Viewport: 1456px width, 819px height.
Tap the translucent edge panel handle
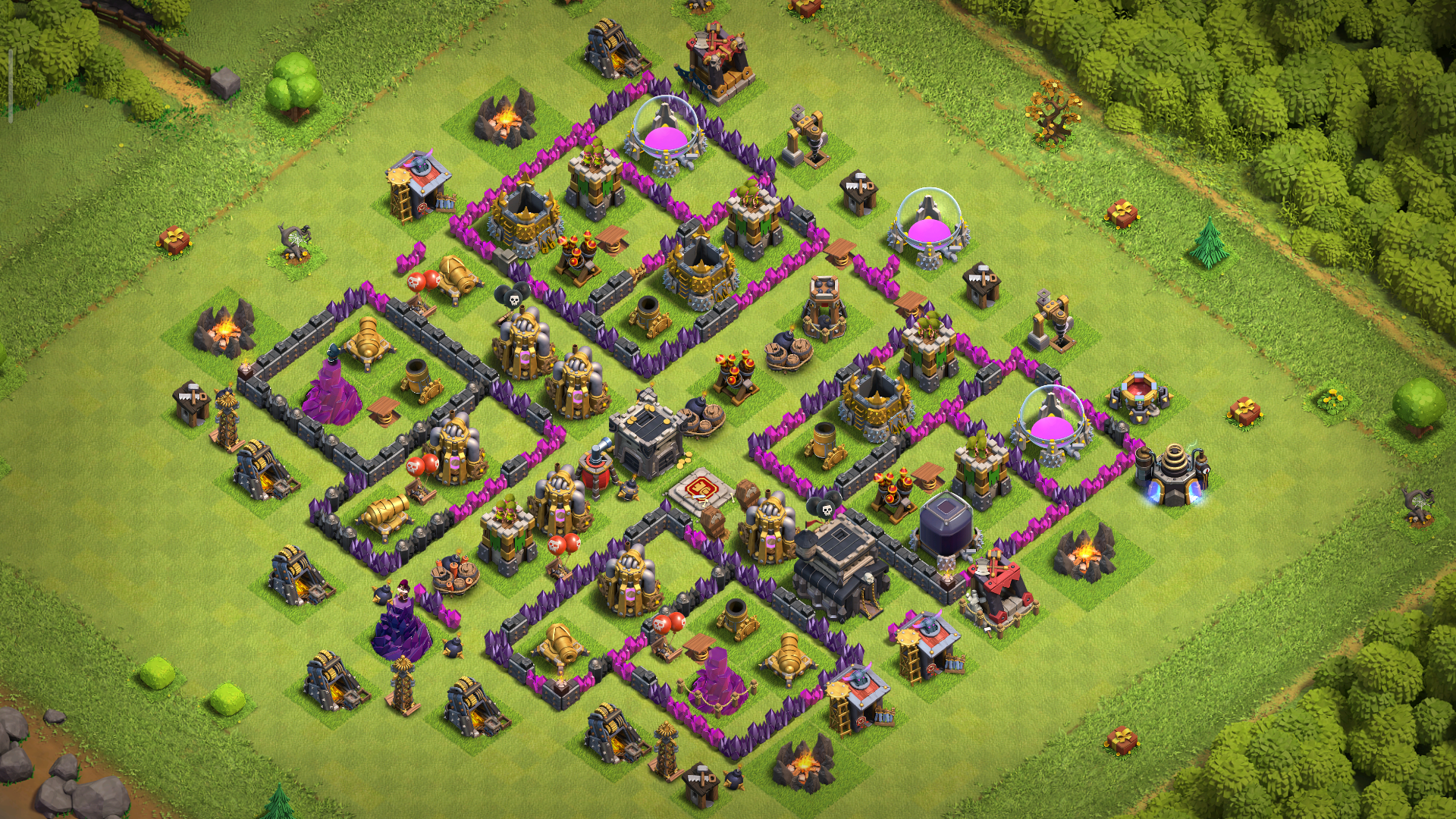coord(11,86)
